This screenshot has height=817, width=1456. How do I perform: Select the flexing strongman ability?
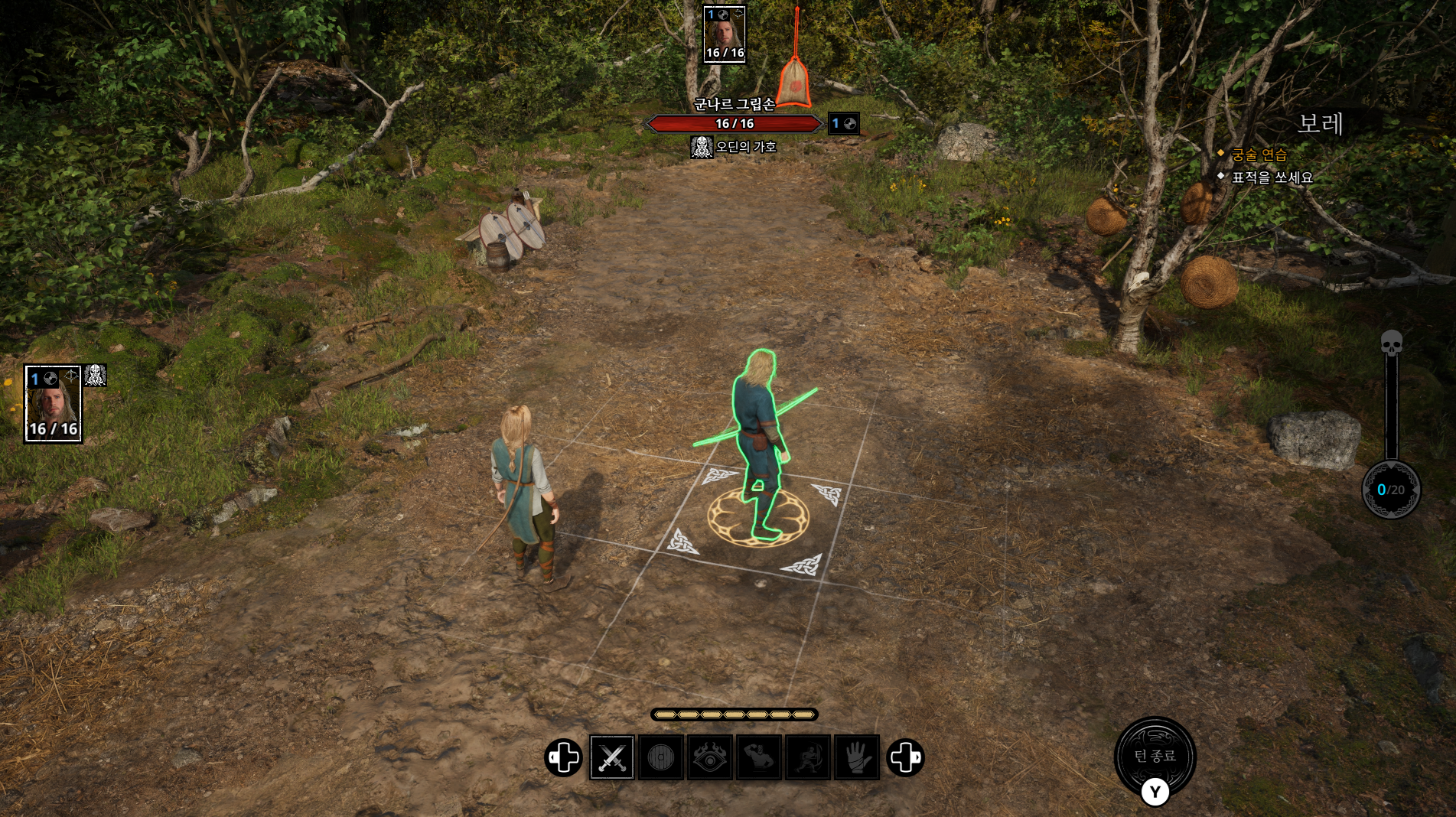tap(758, 757)
